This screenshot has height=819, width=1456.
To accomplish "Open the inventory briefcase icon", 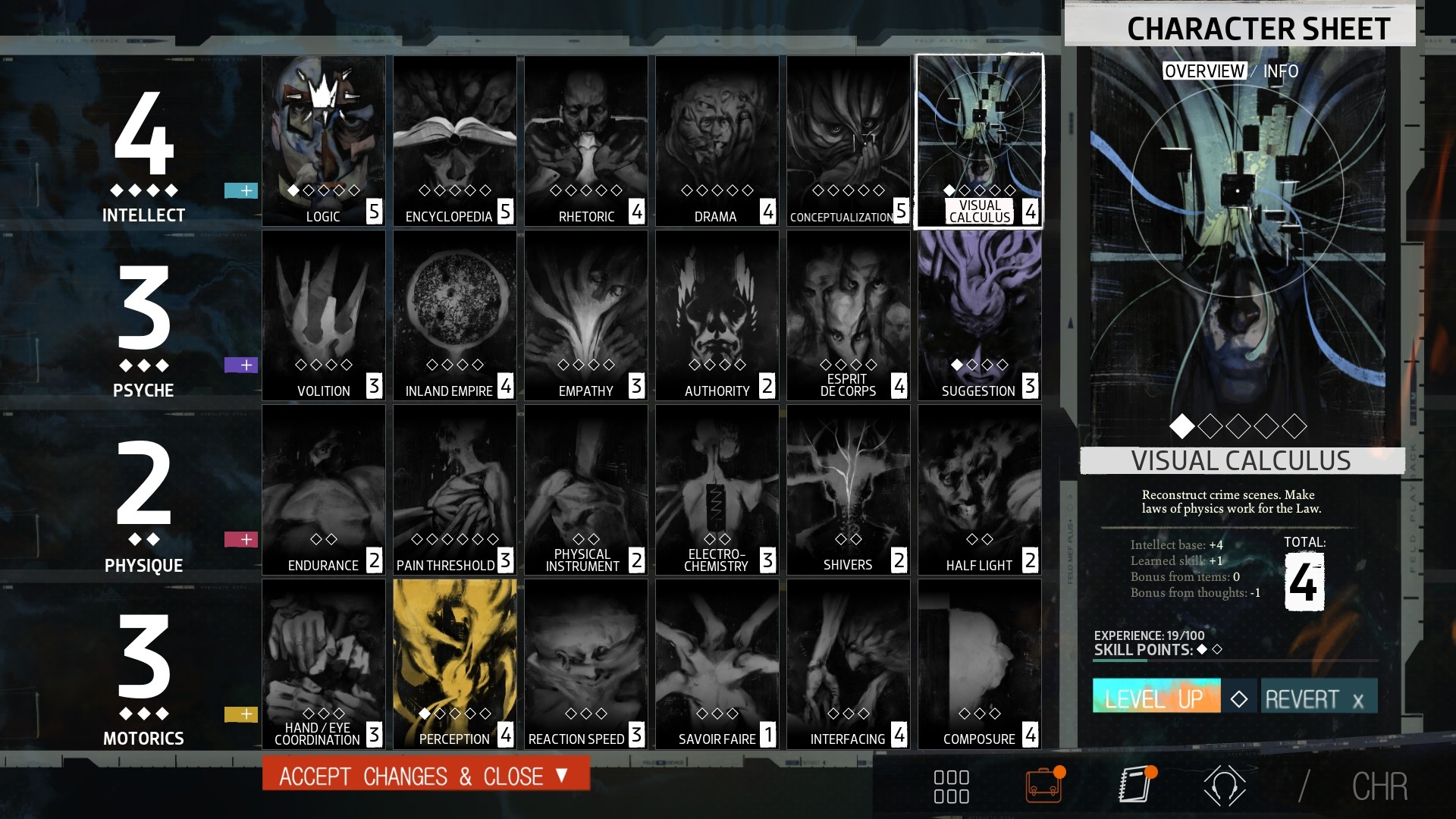I will click(x=1044, y=786).
